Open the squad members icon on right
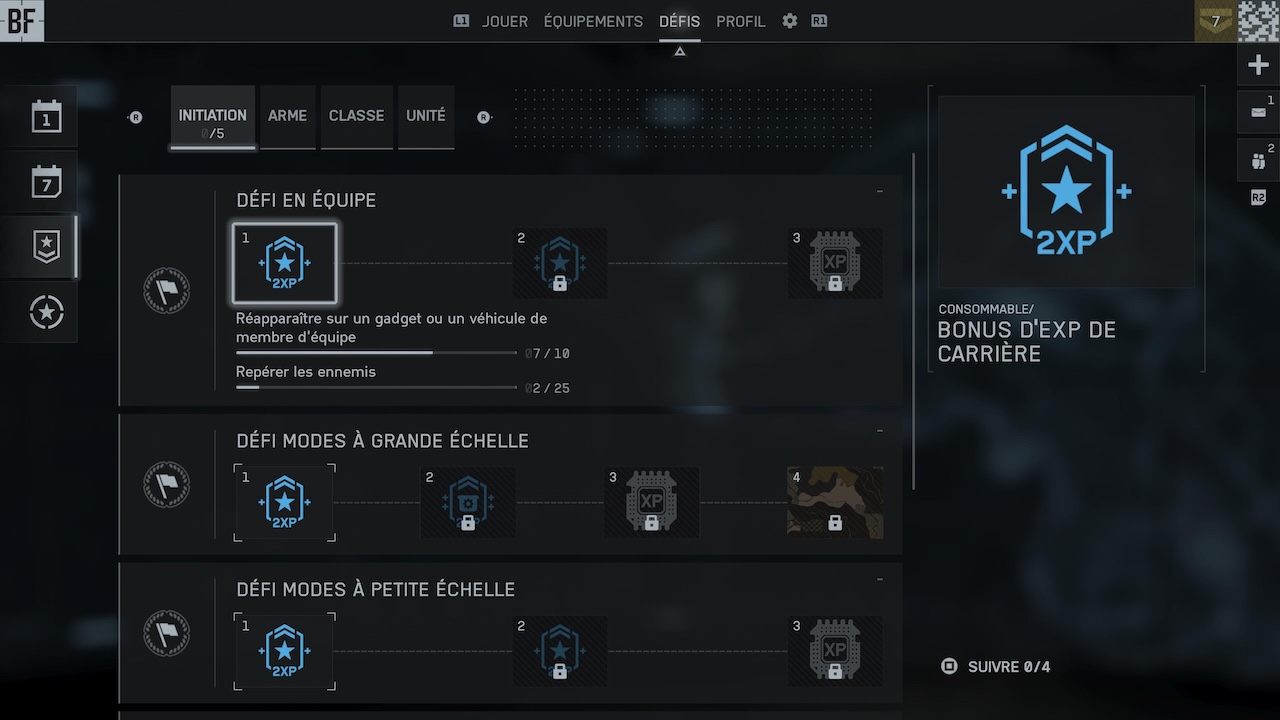 click(1258, 160)
